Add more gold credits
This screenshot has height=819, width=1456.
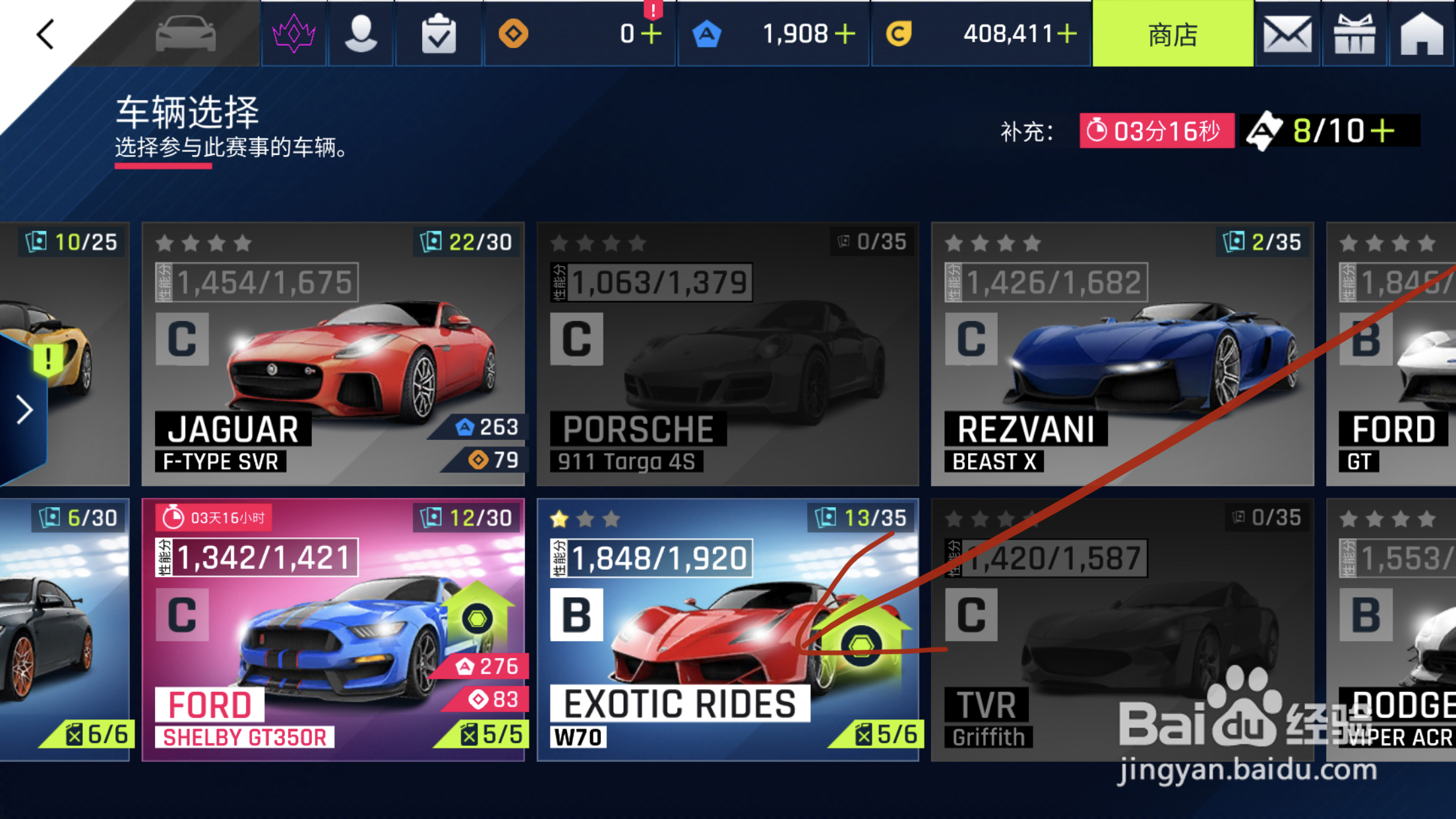tap(1067, 34)
